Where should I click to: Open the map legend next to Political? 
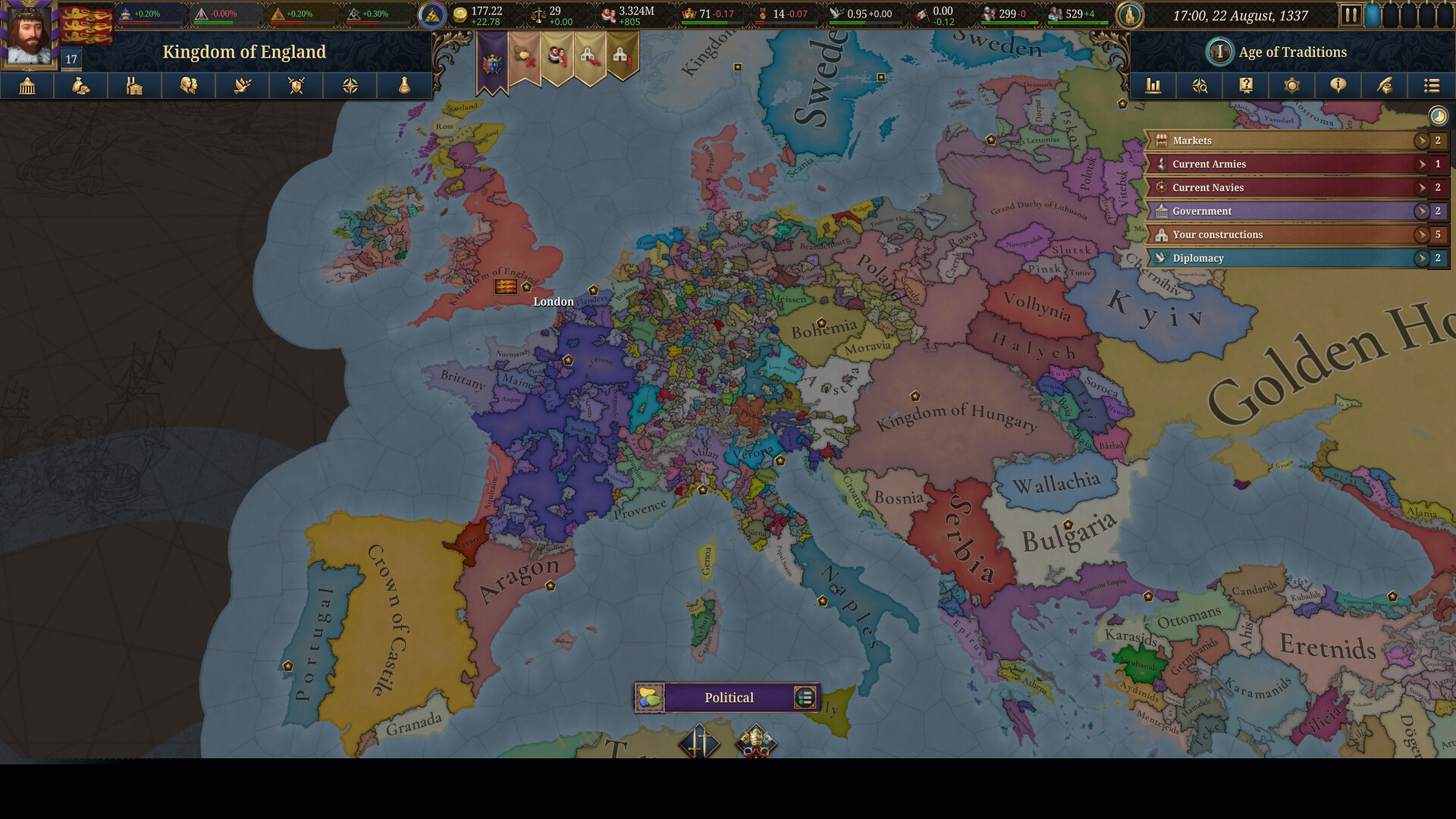[805, 698]
